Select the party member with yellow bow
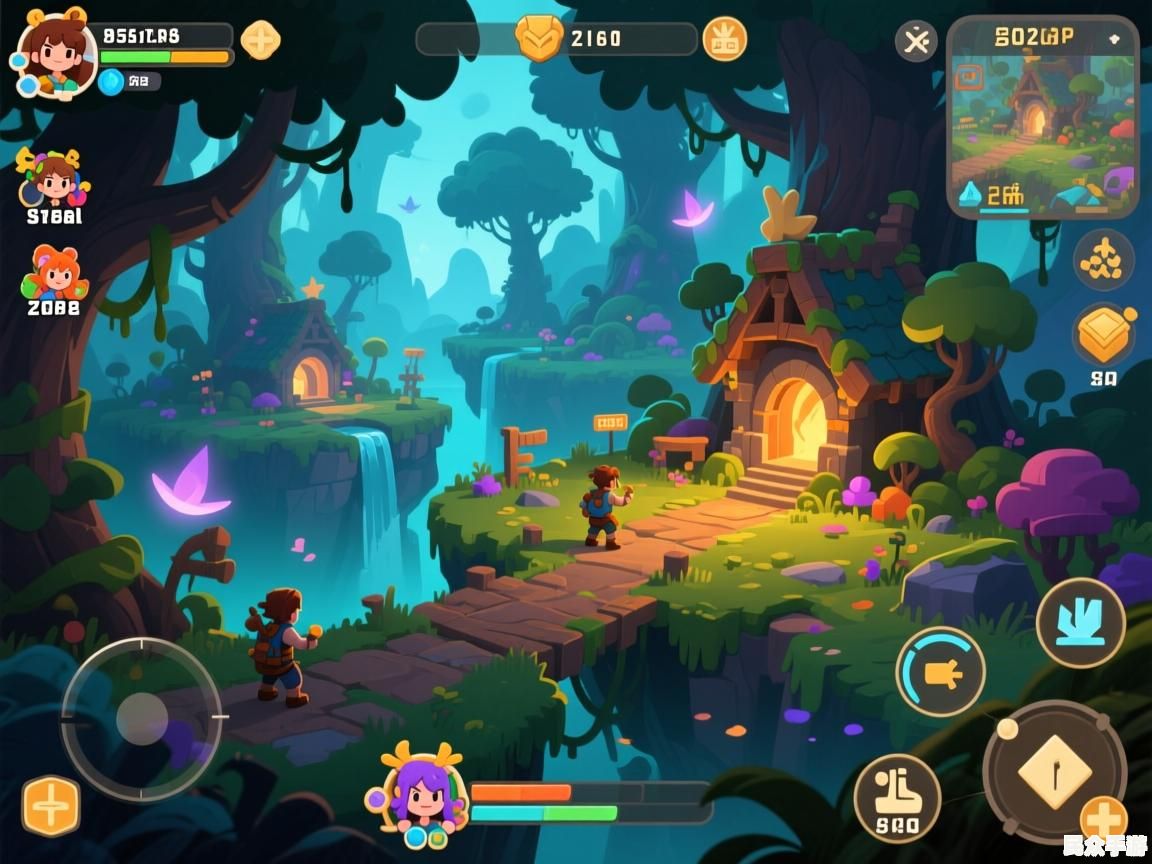1152x864 pixels. (x=54, y=180)
